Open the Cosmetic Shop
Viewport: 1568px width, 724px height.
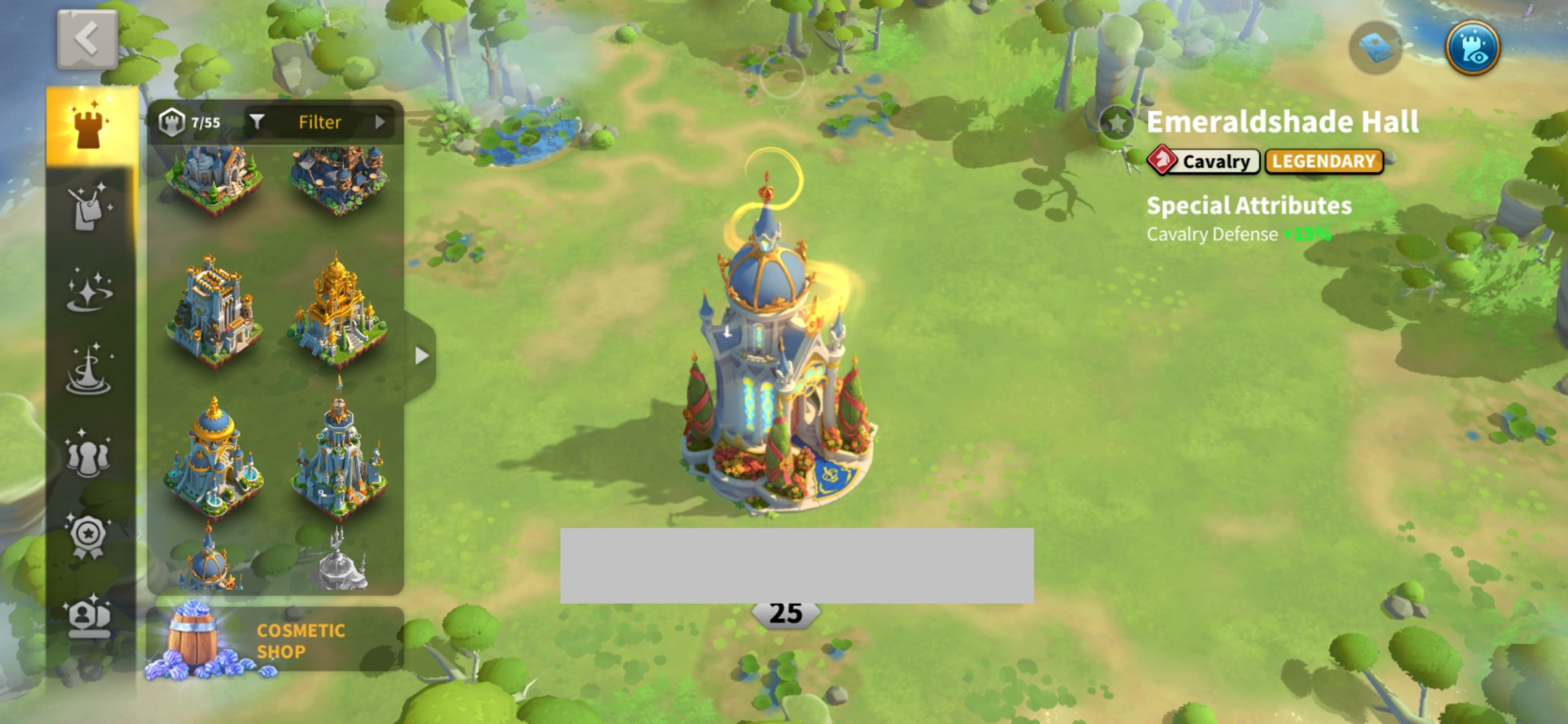click(x=274, y=641)
